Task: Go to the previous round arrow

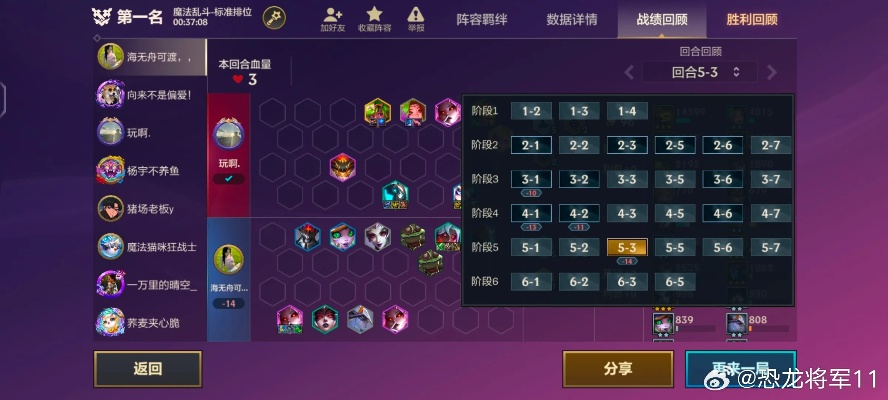Action: 629,72
